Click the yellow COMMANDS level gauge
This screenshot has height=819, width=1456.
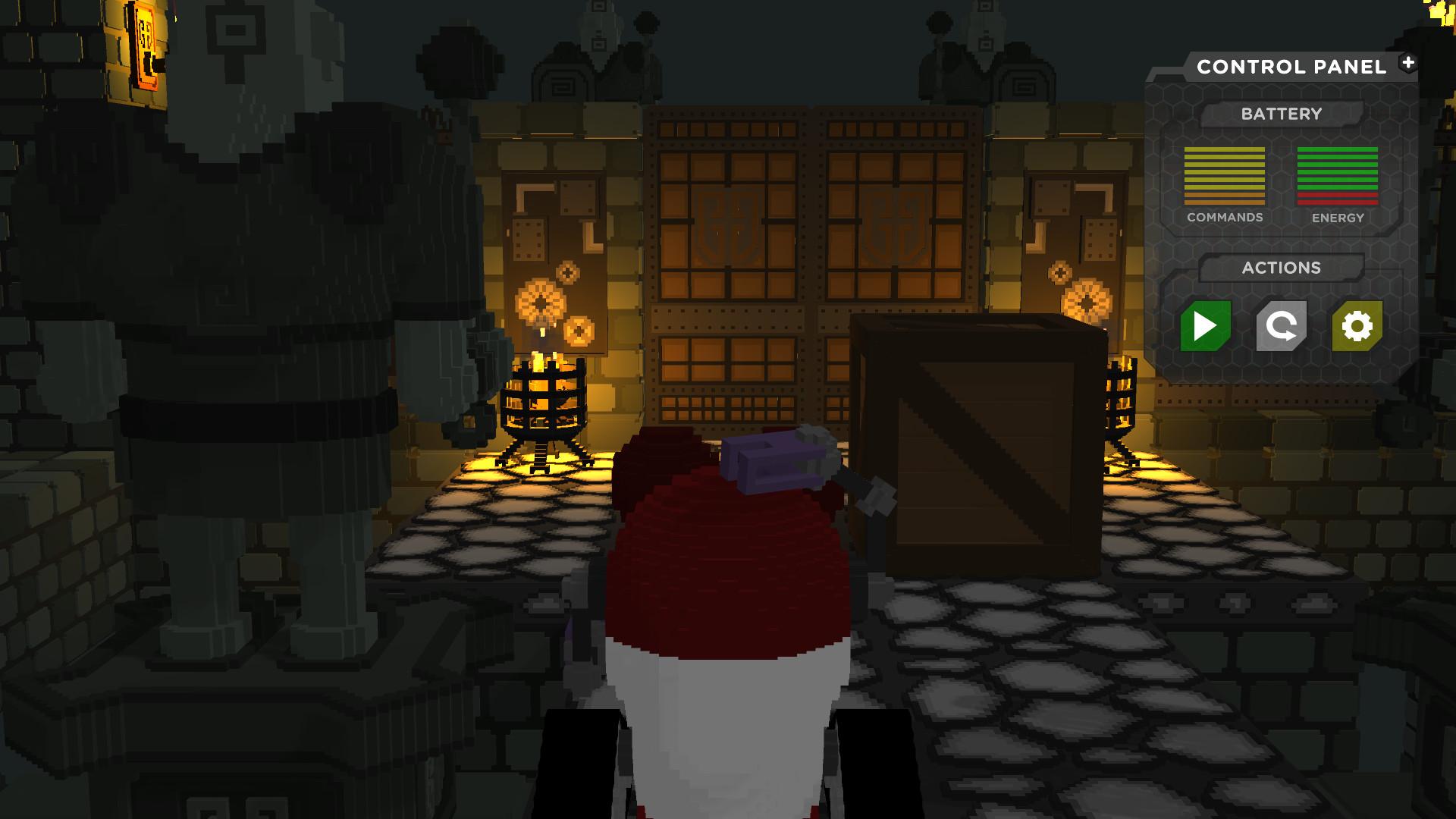tap(1223, 176)
